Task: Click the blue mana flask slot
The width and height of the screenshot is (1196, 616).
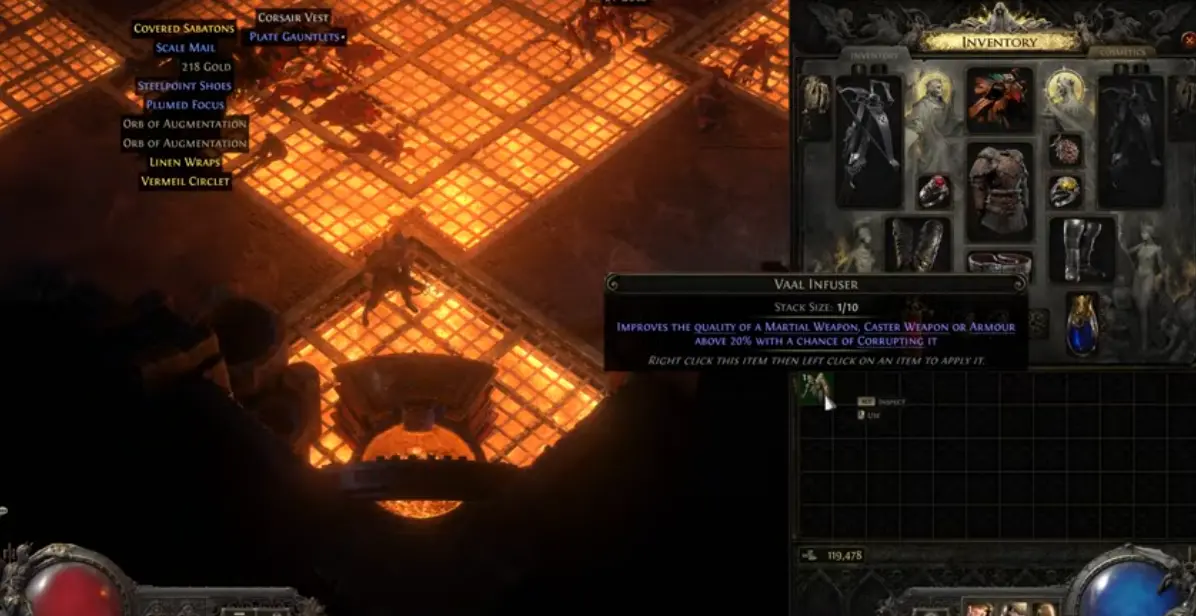Action: click(1082, 324)
